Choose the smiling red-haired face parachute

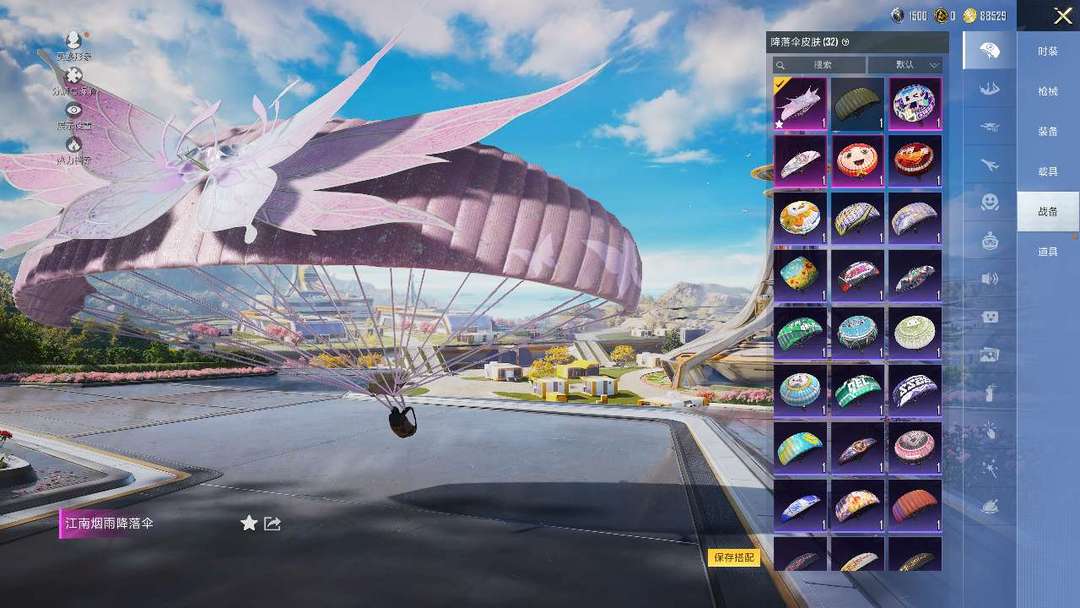(x=857, y=161)
